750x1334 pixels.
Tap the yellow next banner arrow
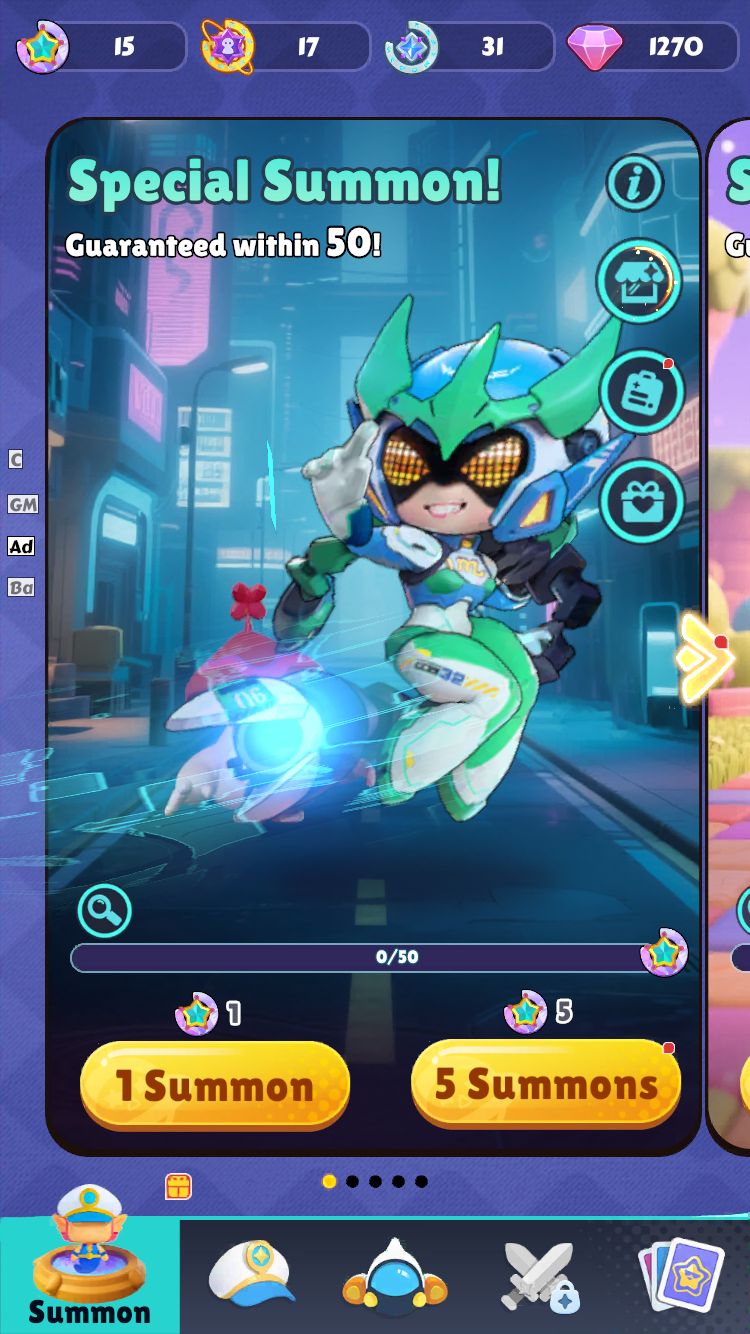704,658
